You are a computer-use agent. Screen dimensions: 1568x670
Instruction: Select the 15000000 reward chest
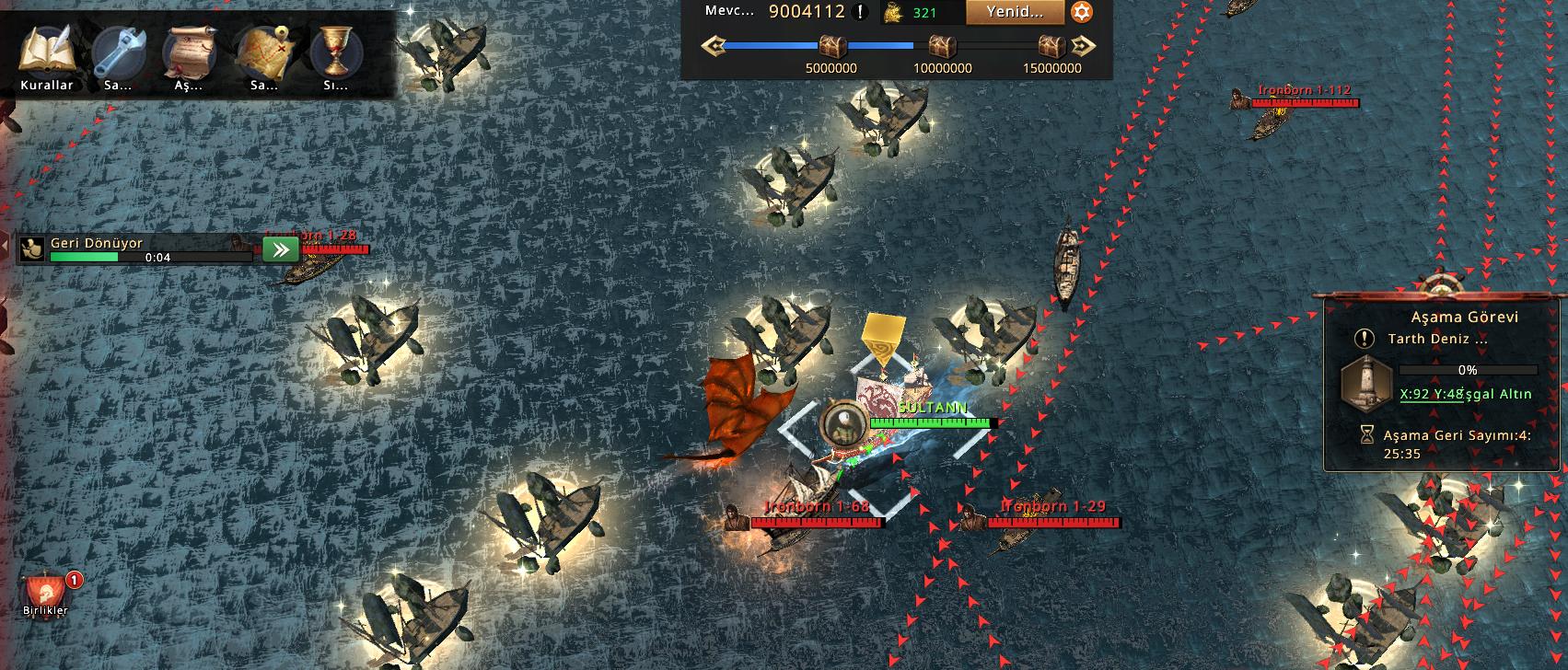[x=1051, y=45]
